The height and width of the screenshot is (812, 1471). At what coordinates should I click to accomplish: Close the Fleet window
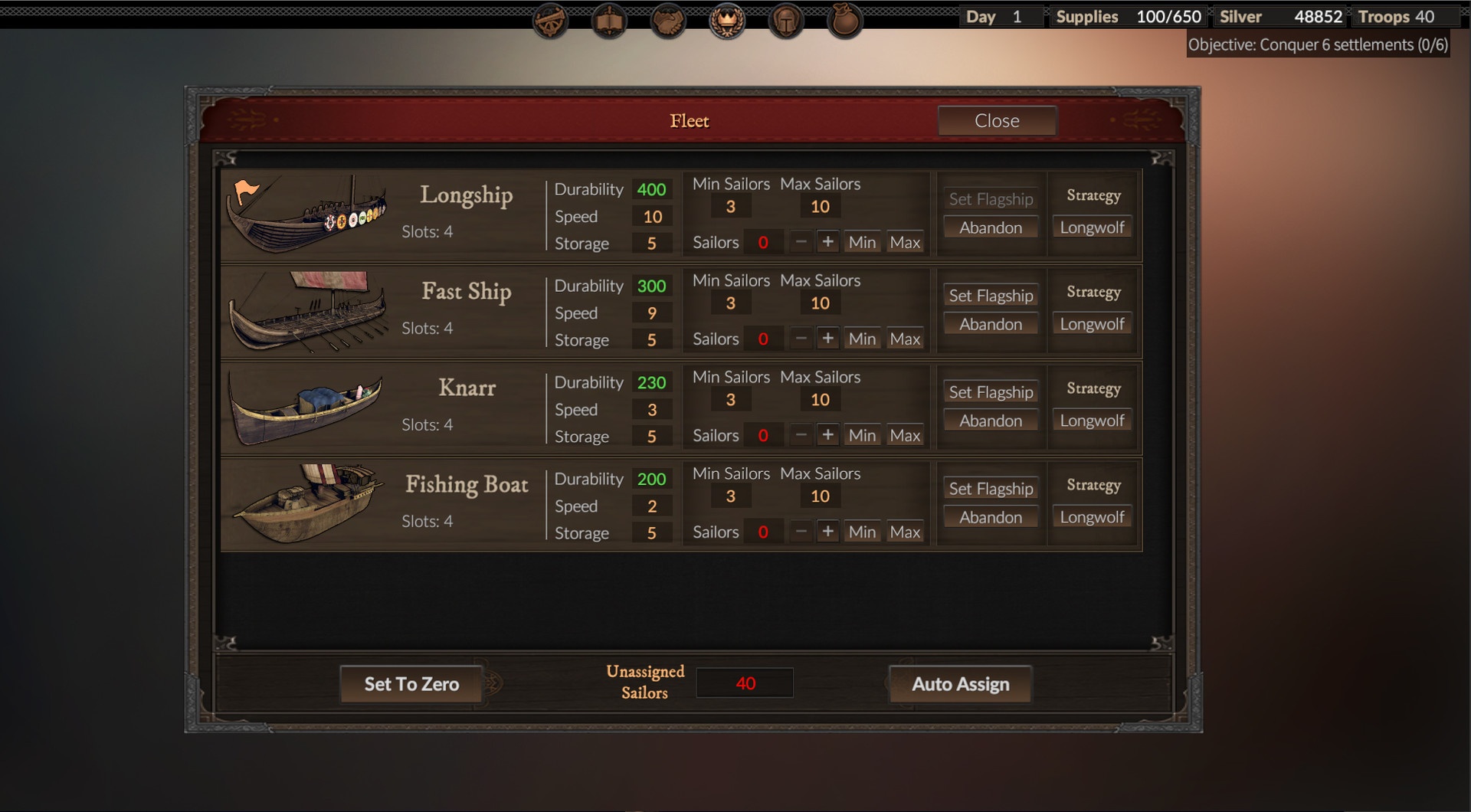[x=997, y=121]
